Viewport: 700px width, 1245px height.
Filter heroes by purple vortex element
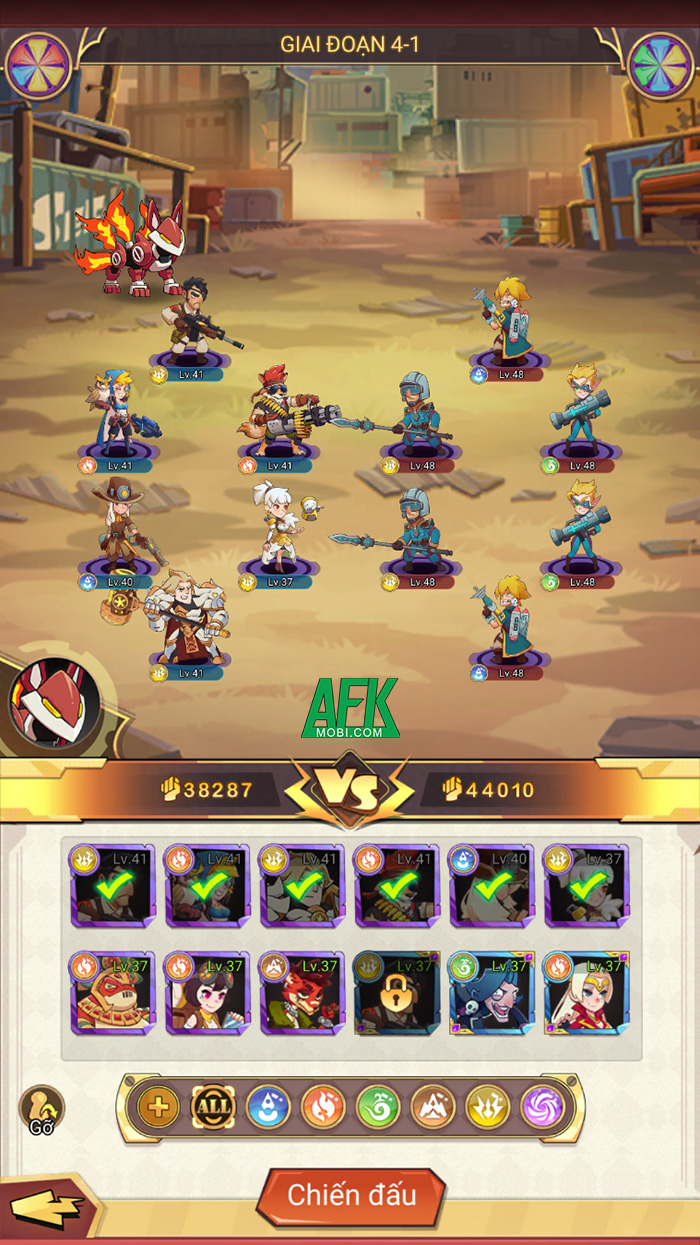click(543, 1107)
